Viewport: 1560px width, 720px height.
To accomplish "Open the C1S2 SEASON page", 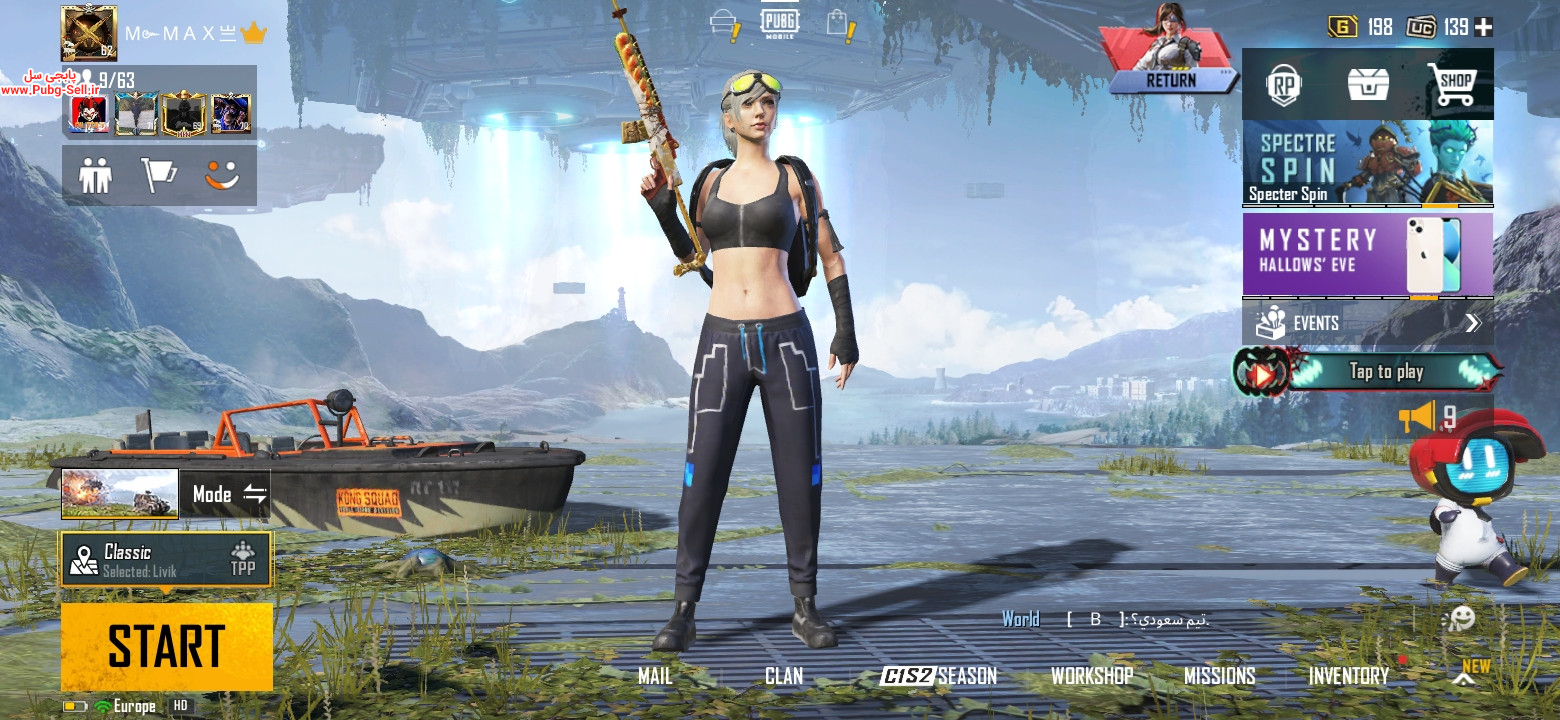I will tap(938, 676).
